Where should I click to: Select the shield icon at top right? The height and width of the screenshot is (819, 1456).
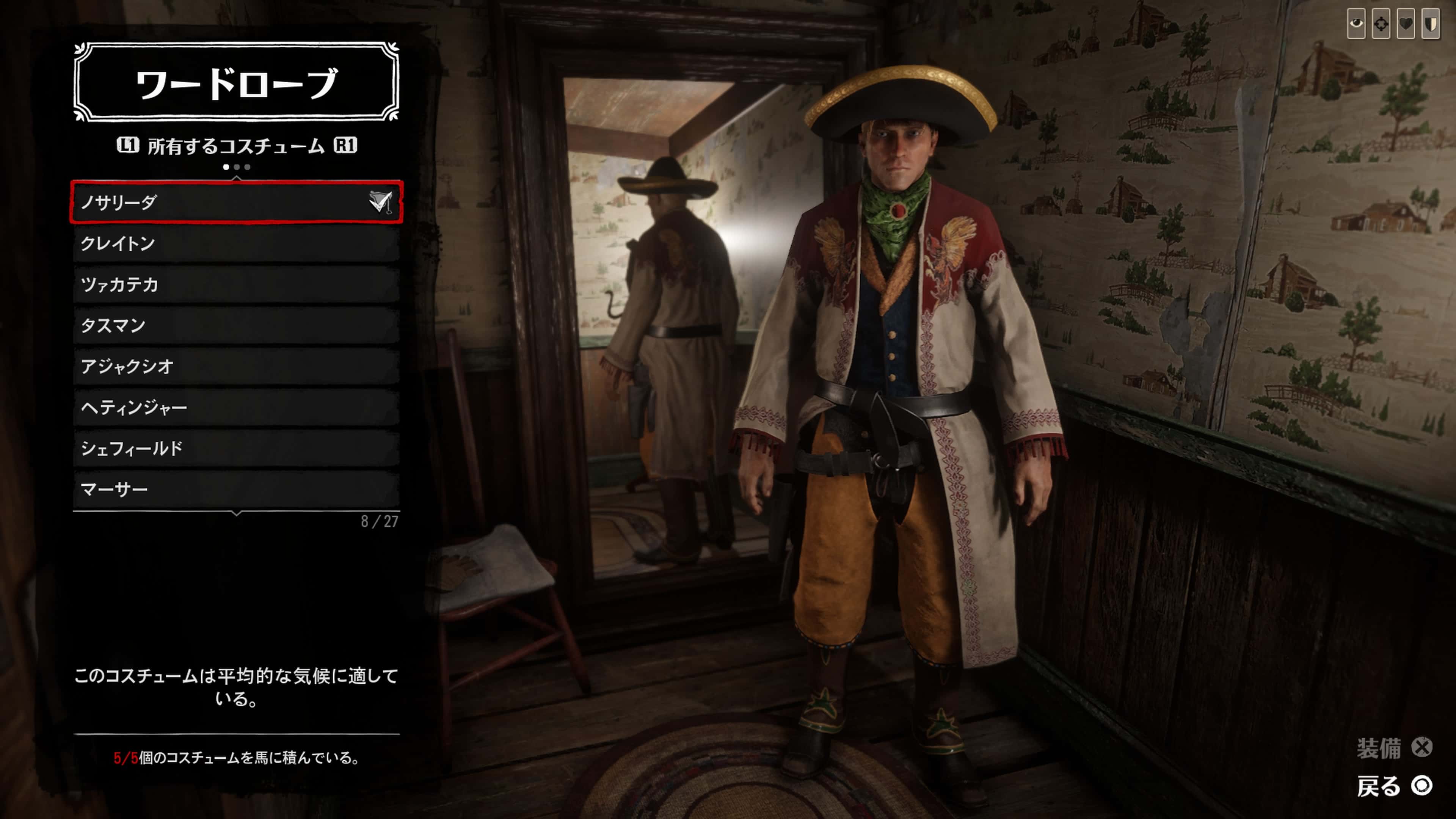coord(1431,24)
